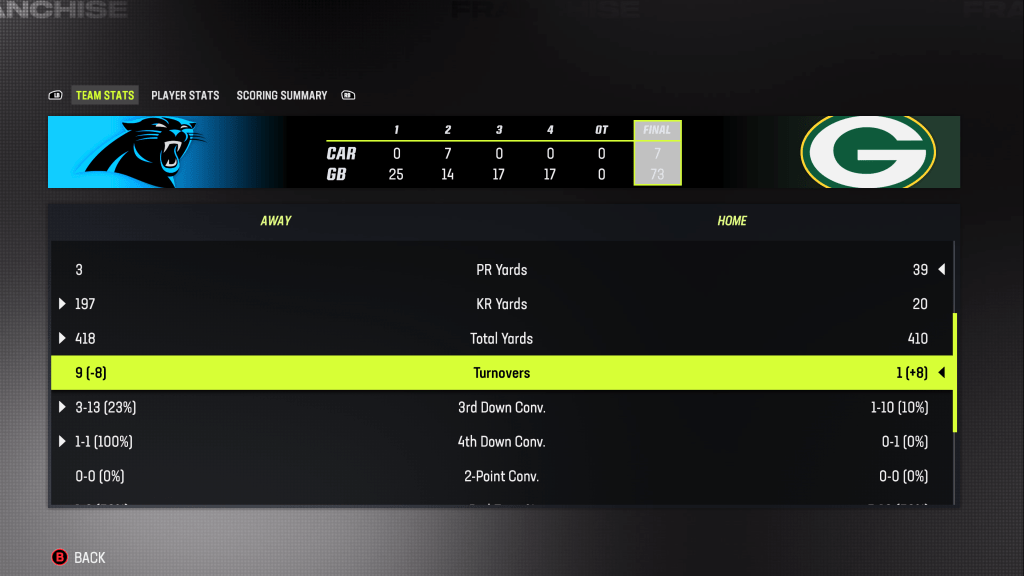Open the Player Stats tab

(185, 96)
